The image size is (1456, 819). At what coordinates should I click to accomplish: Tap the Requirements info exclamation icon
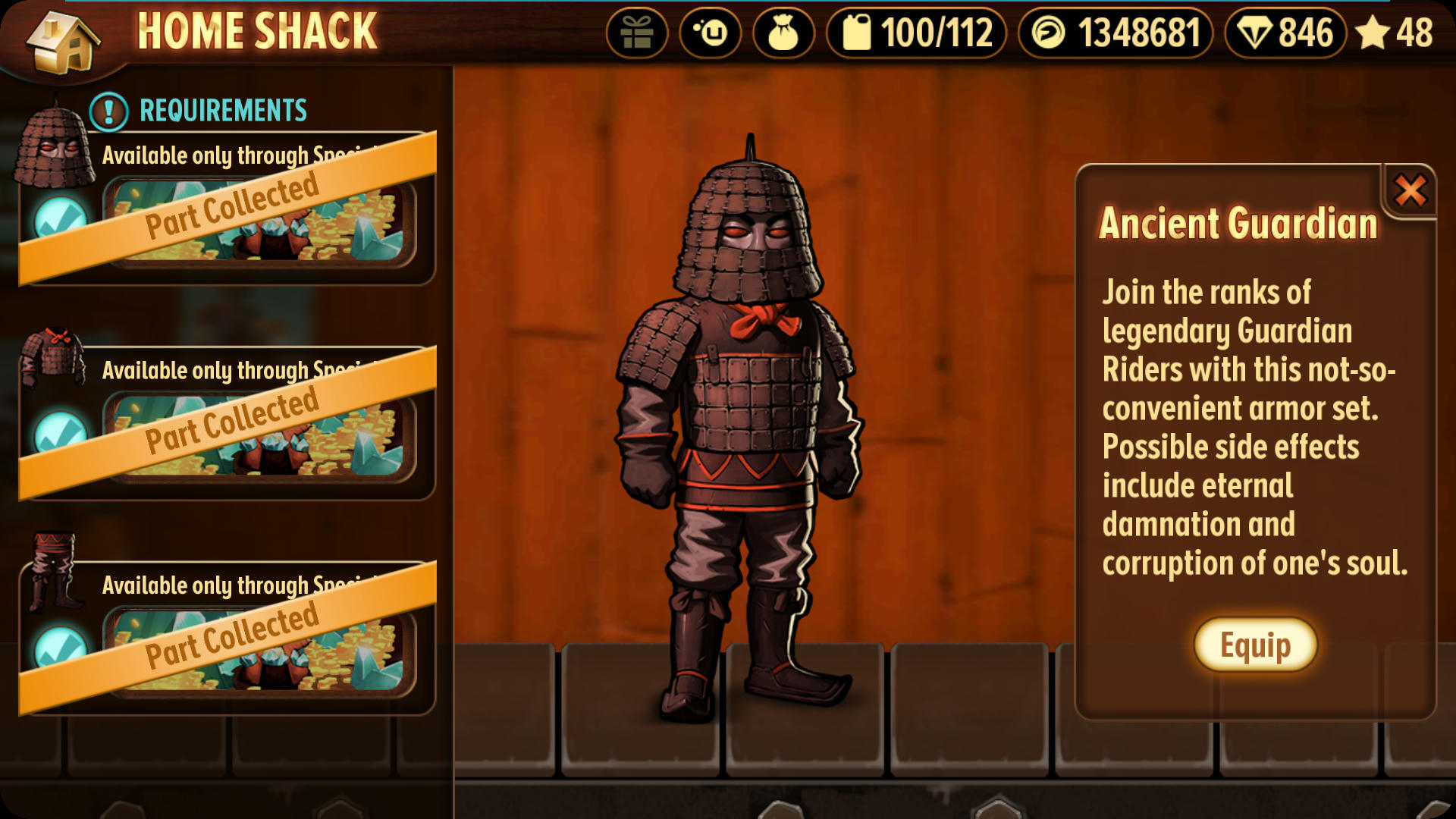(108, 111)
